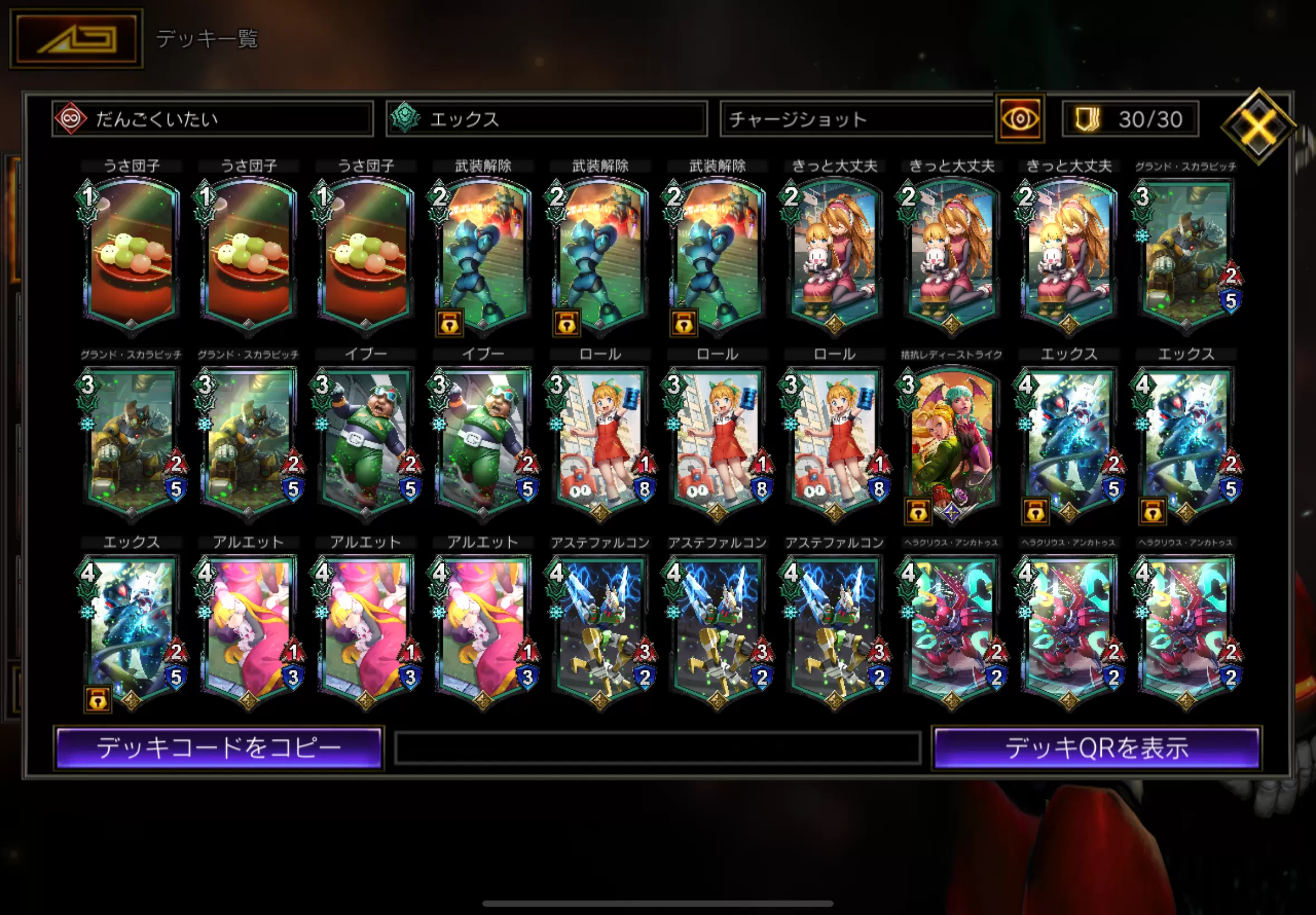Show the deck QR code (デッキQRを表示)
This screenshot has height=915, width=1316.
pos(1096,748)
